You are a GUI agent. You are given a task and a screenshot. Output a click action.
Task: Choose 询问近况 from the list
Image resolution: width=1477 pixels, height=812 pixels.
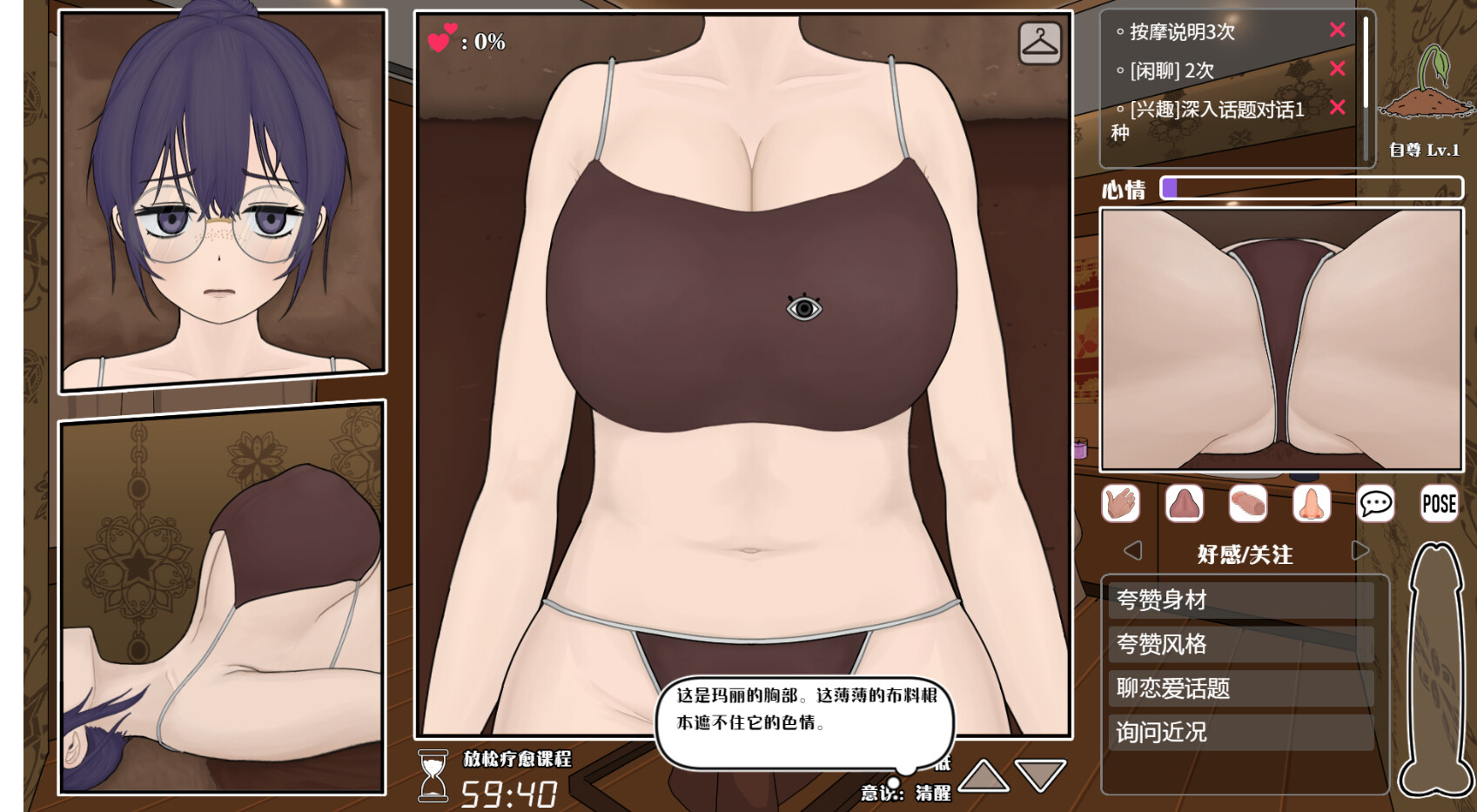pos(1240,733)
